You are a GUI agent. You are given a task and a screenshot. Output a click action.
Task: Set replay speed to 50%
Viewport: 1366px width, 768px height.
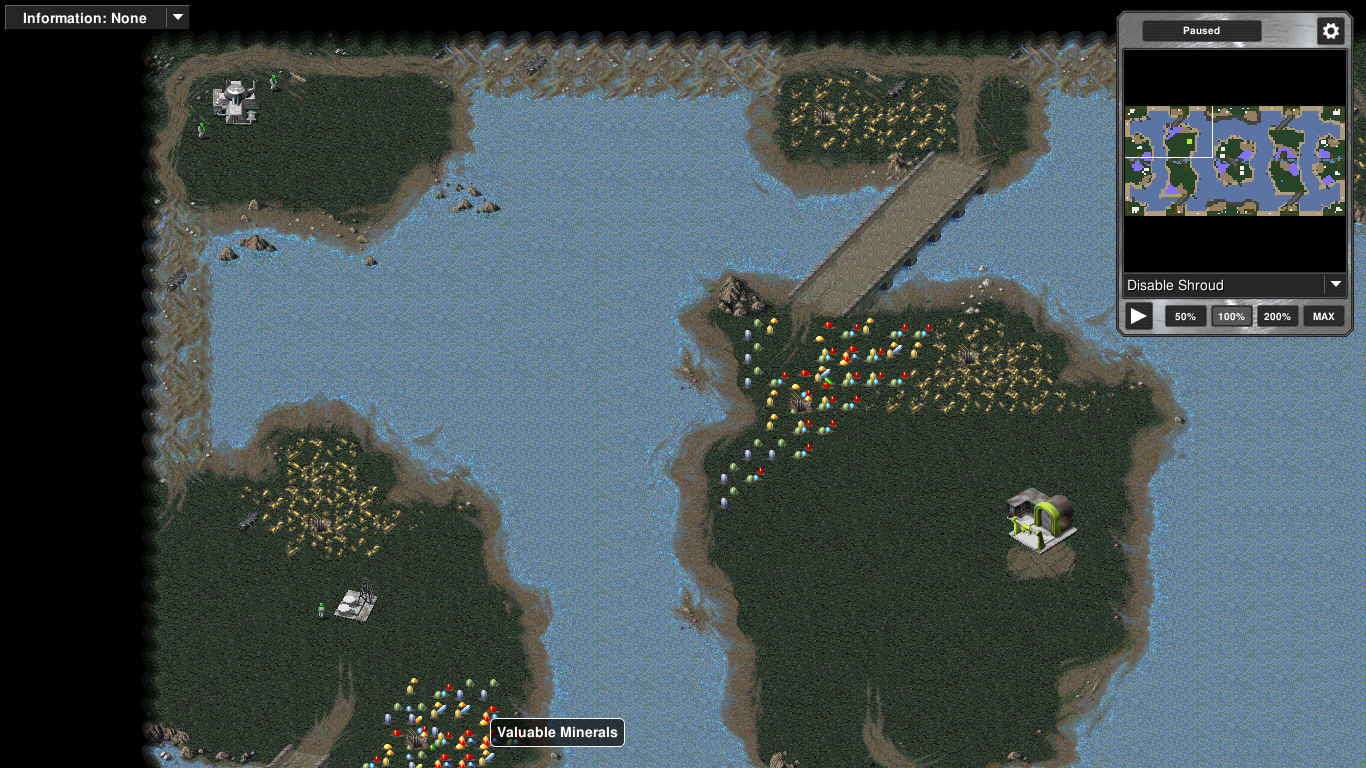click(1185, 316)
